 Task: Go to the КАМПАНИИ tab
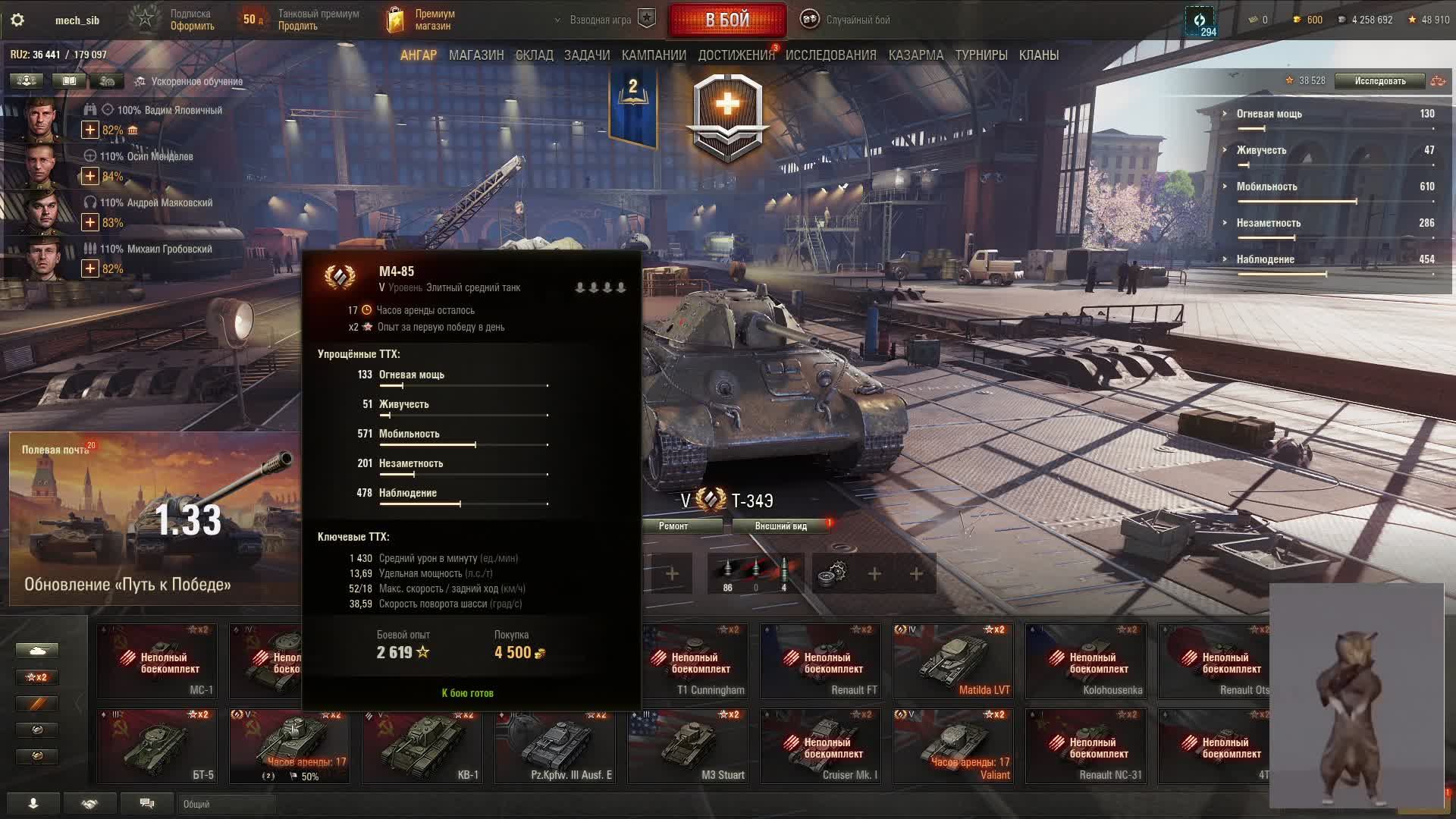654,55
